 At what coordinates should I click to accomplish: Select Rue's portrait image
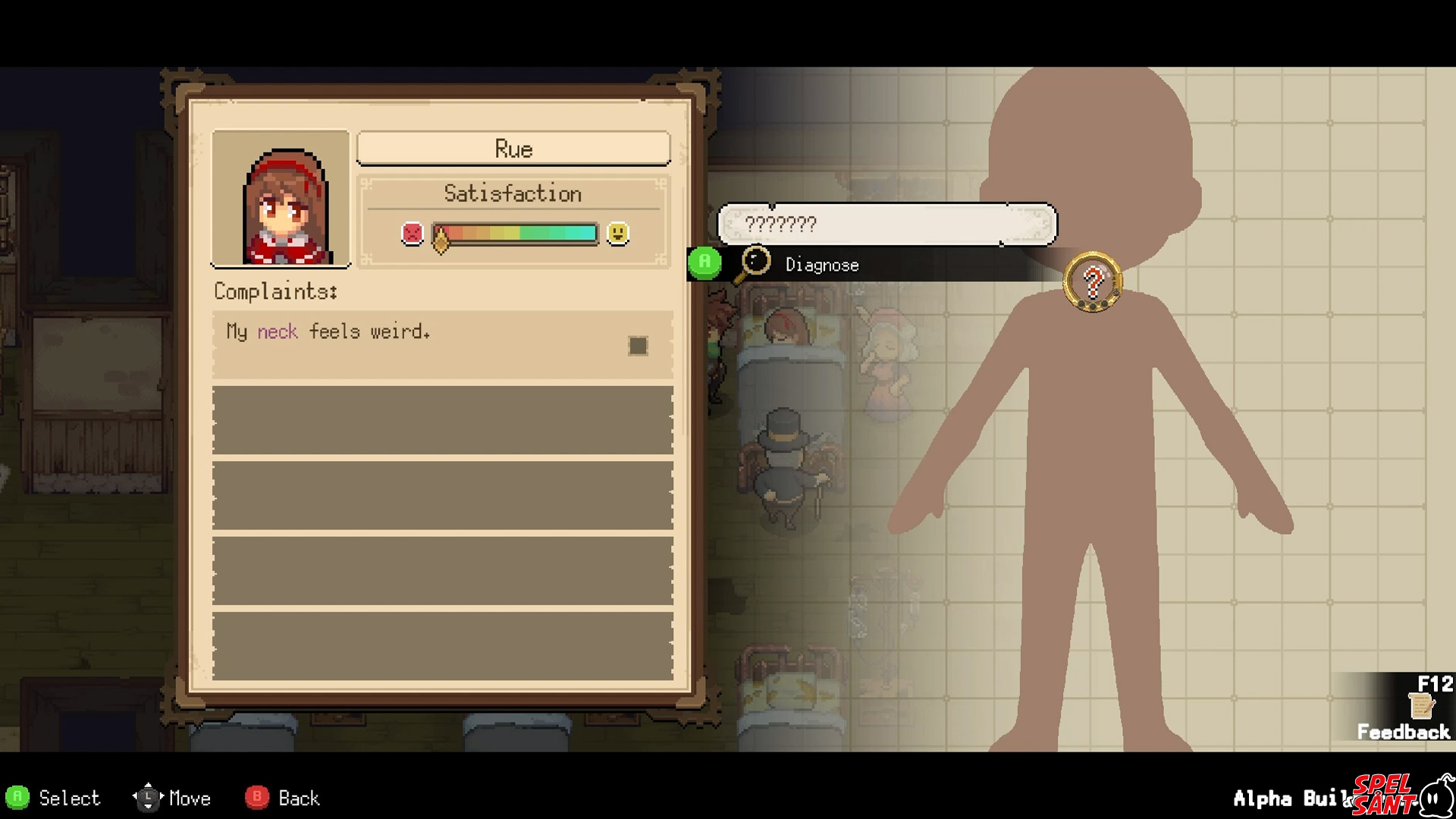(x=281, y=199)
